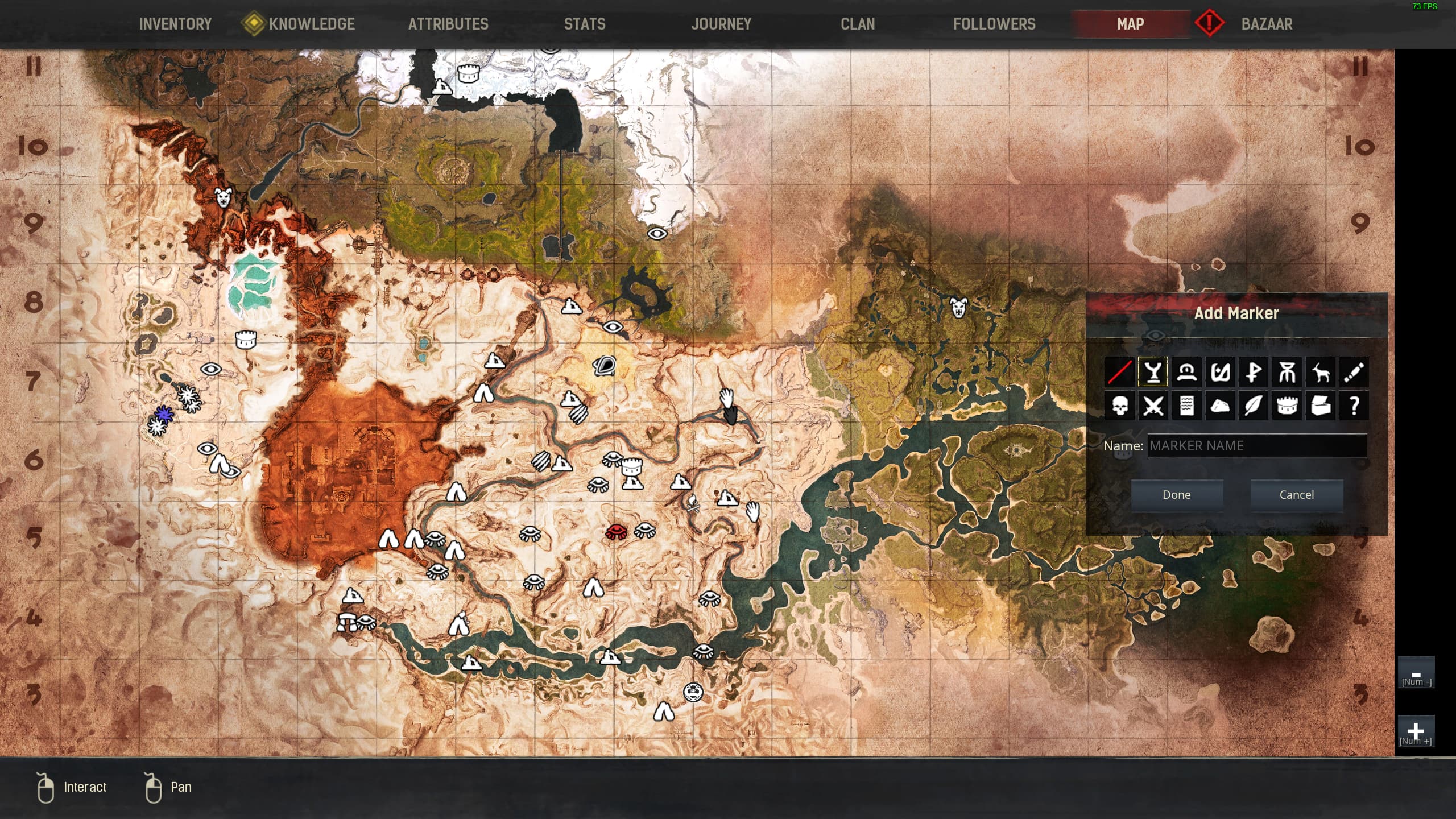Pick the question mark marker icon
The width and height of the screenshot is (1456, 819).
pyautogui.click(x=1354, y=406)
